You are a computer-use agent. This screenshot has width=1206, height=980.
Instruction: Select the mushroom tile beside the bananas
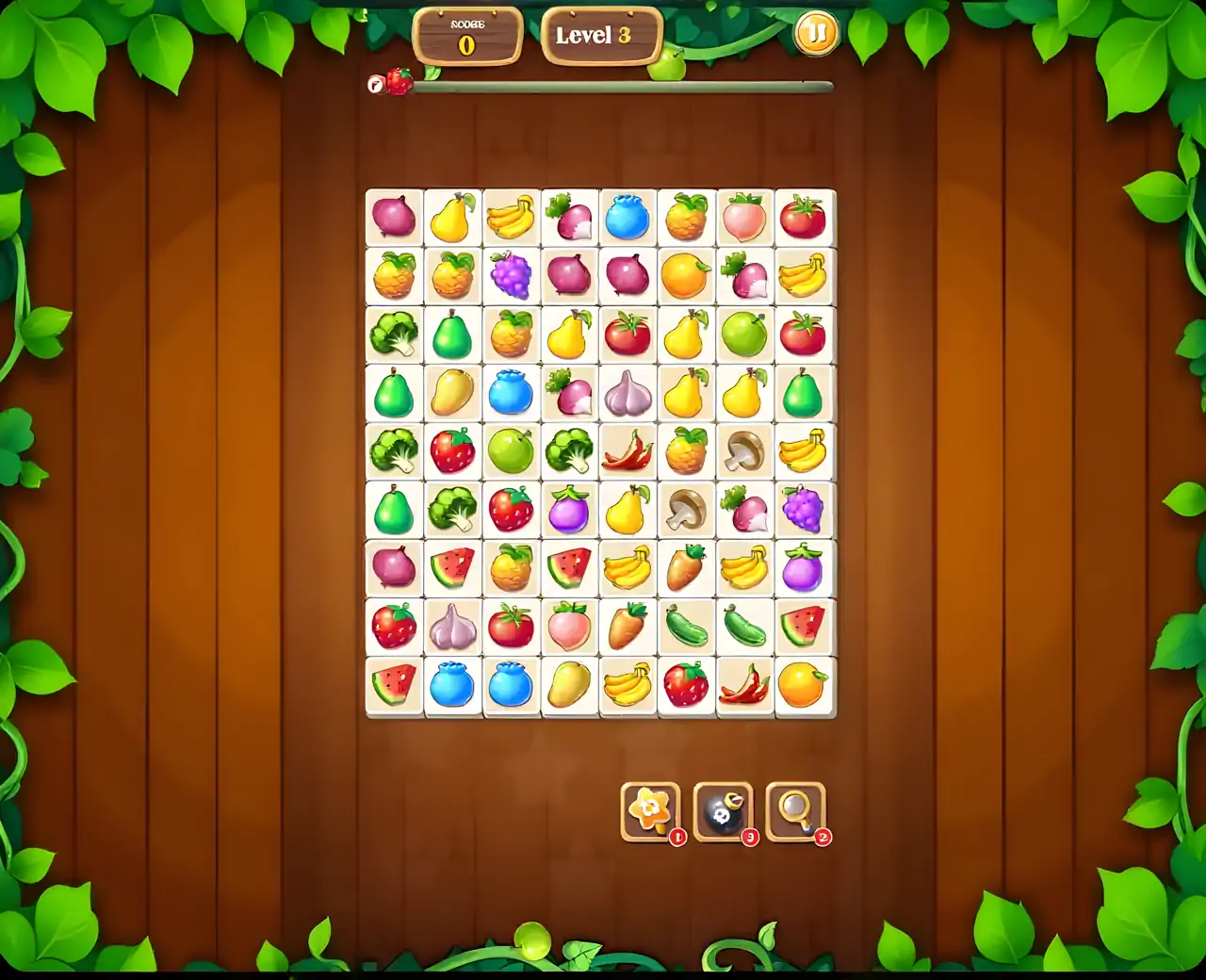coord(744,451)
